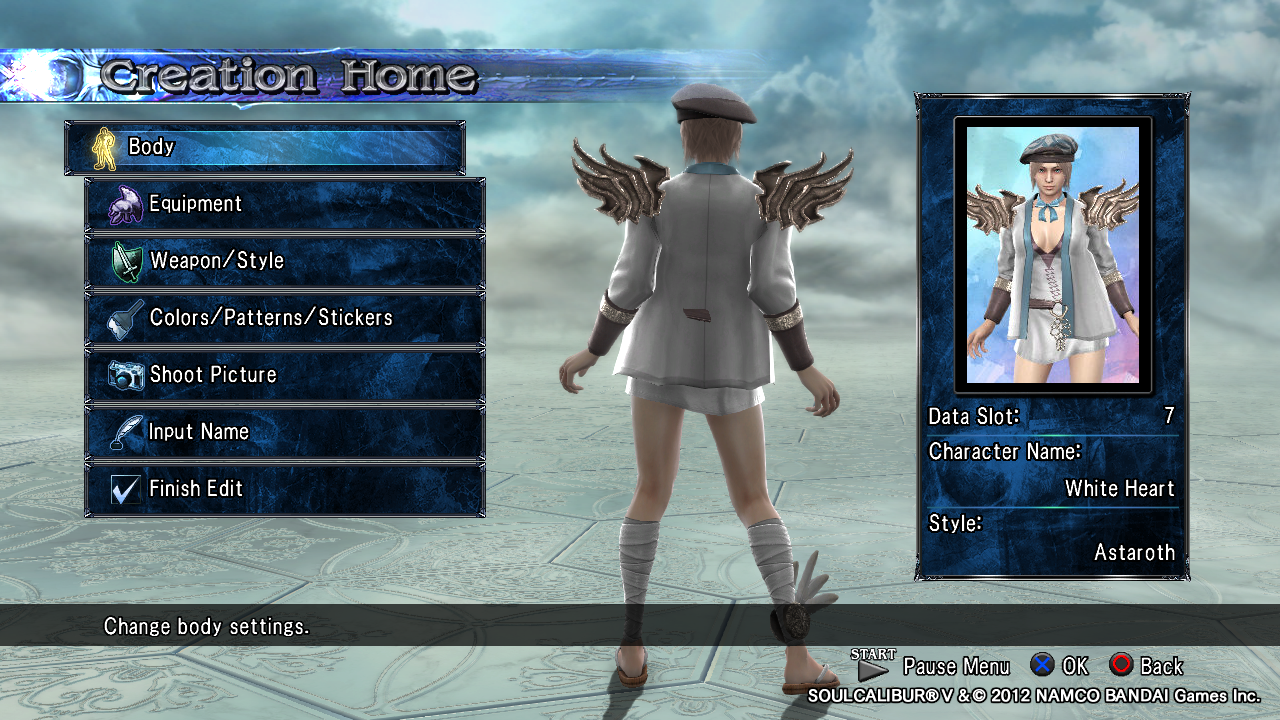The image size is (1280, 720).
Task: Select the Shoot Picture option
Action: (285, 375)
